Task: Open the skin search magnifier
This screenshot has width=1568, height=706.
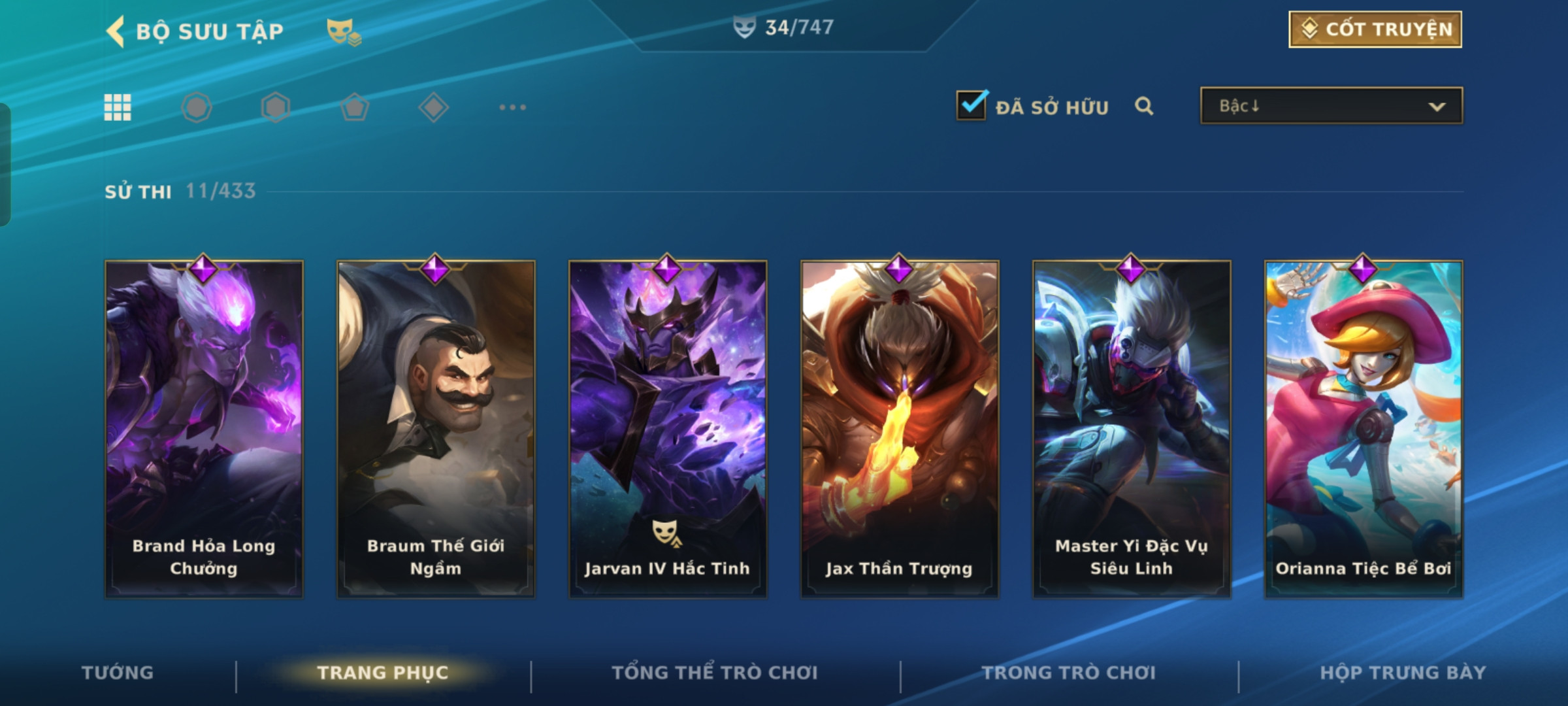Action: [x=1143, y=106]
